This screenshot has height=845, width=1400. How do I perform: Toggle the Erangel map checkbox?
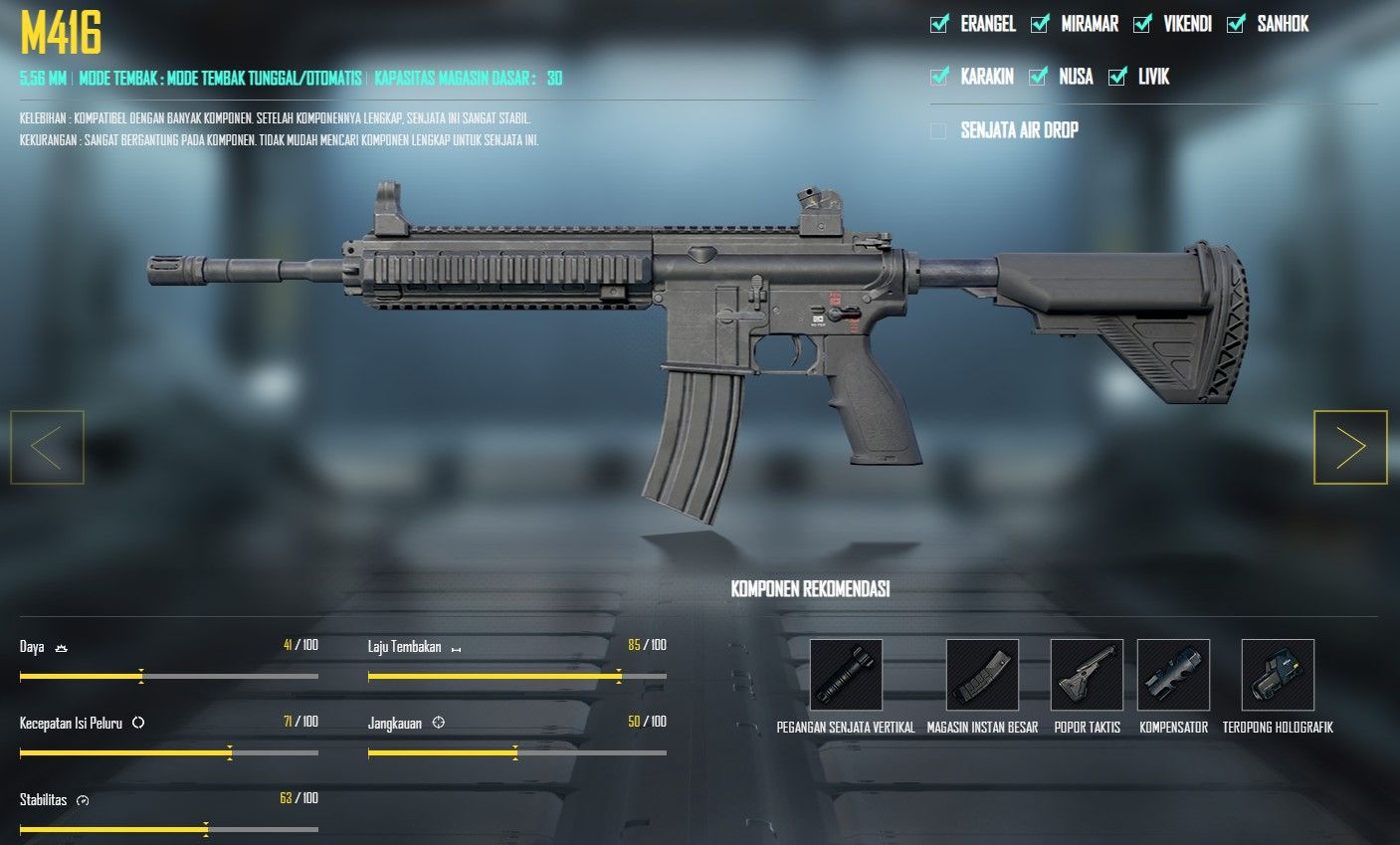point(939,24)
